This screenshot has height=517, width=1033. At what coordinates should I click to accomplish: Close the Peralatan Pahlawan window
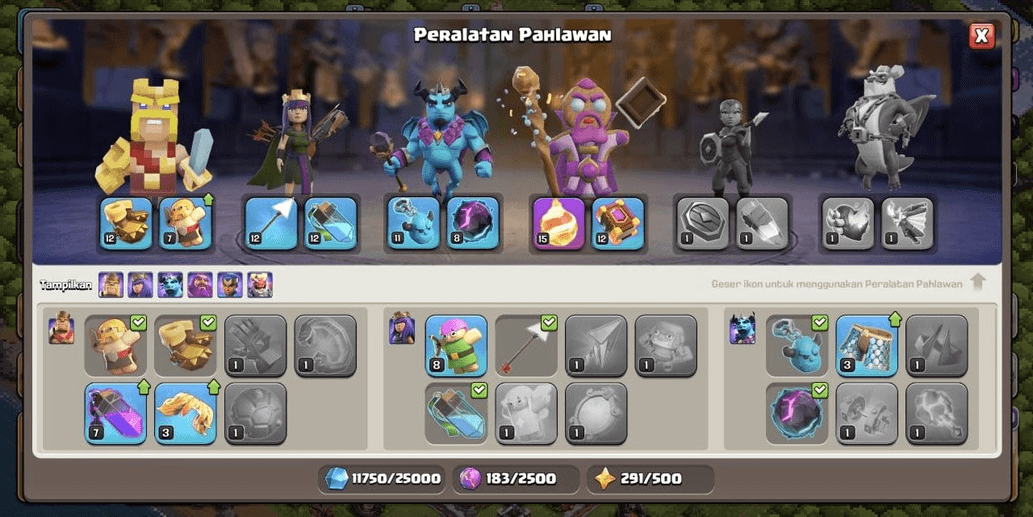(981, 36)
